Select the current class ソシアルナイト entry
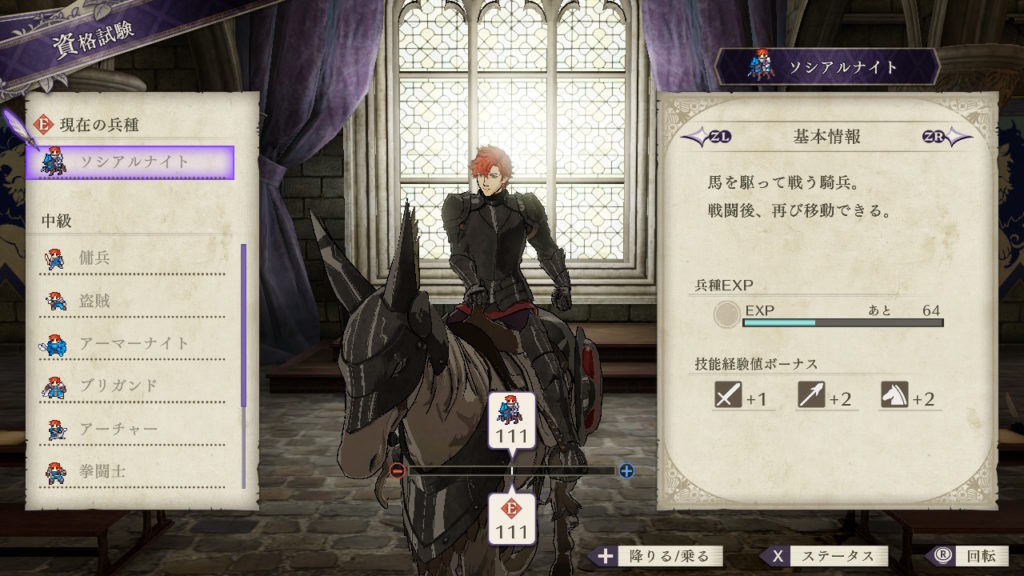 (x=135, y=162)
